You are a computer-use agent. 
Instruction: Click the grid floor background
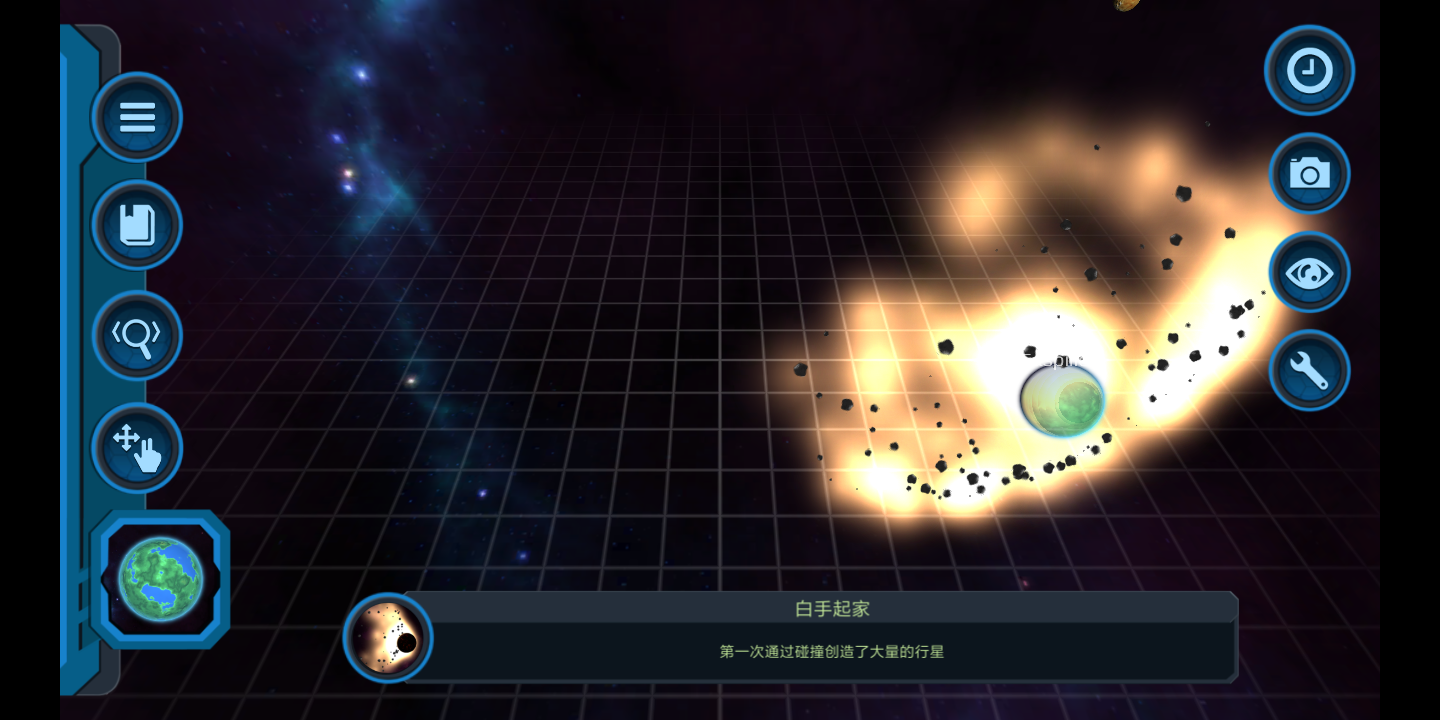[x=600, y=550]
